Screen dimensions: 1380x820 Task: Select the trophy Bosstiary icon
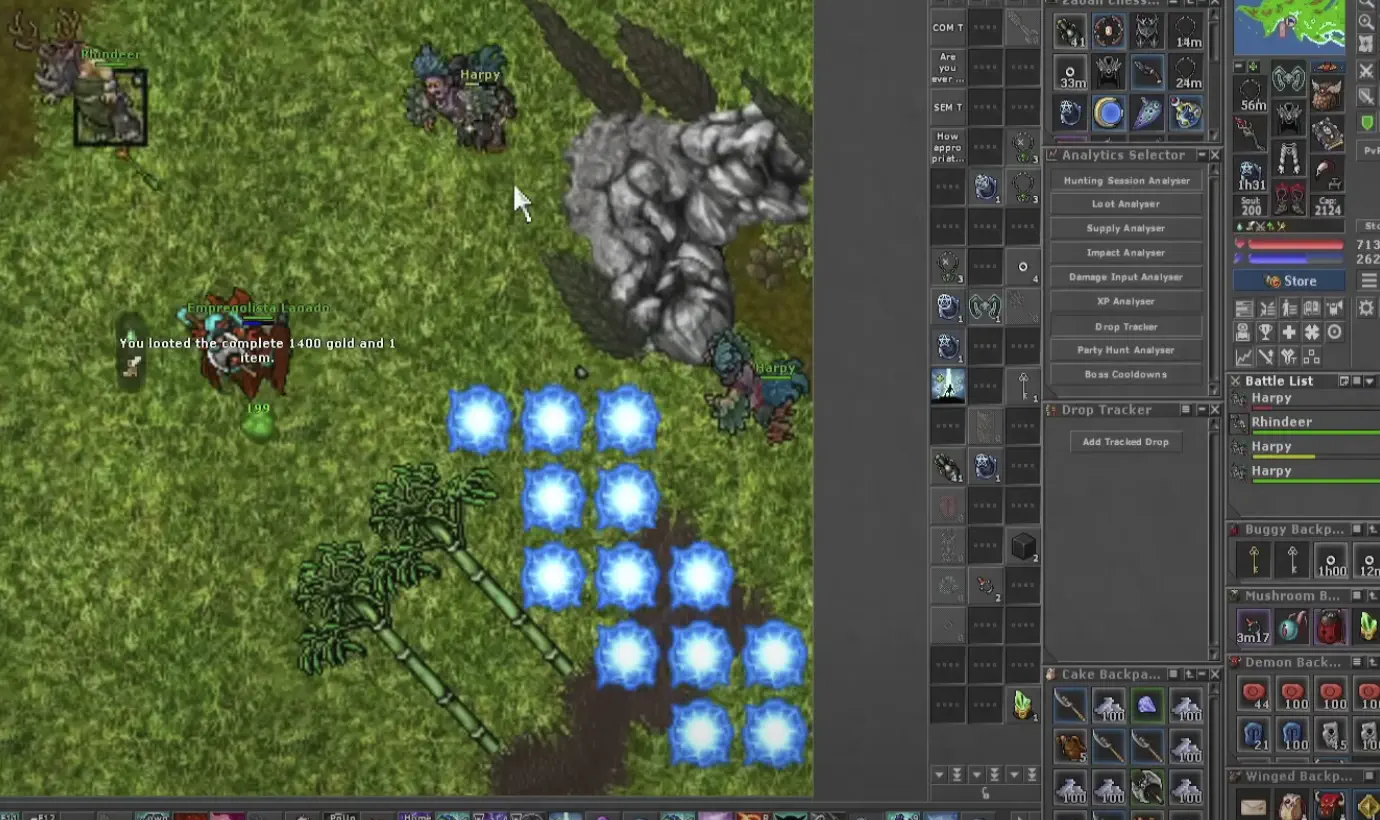point(1266,331)
